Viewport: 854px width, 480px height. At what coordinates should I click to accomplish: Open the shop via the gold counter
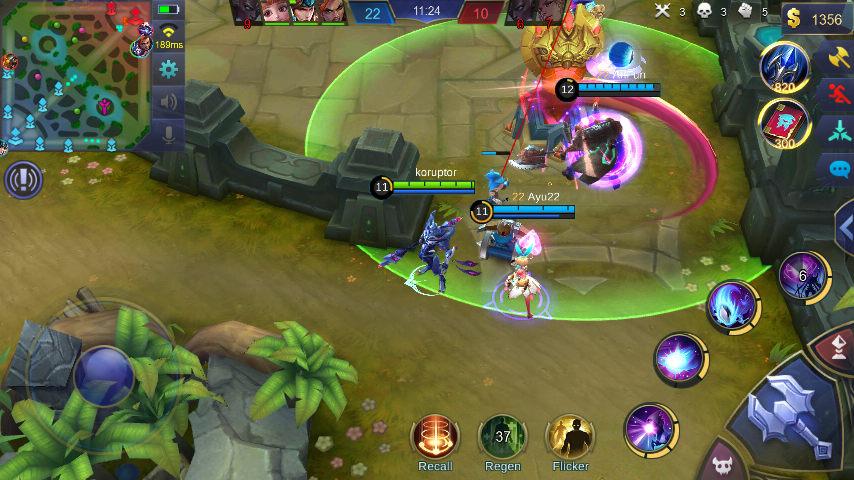coord(816,19)
